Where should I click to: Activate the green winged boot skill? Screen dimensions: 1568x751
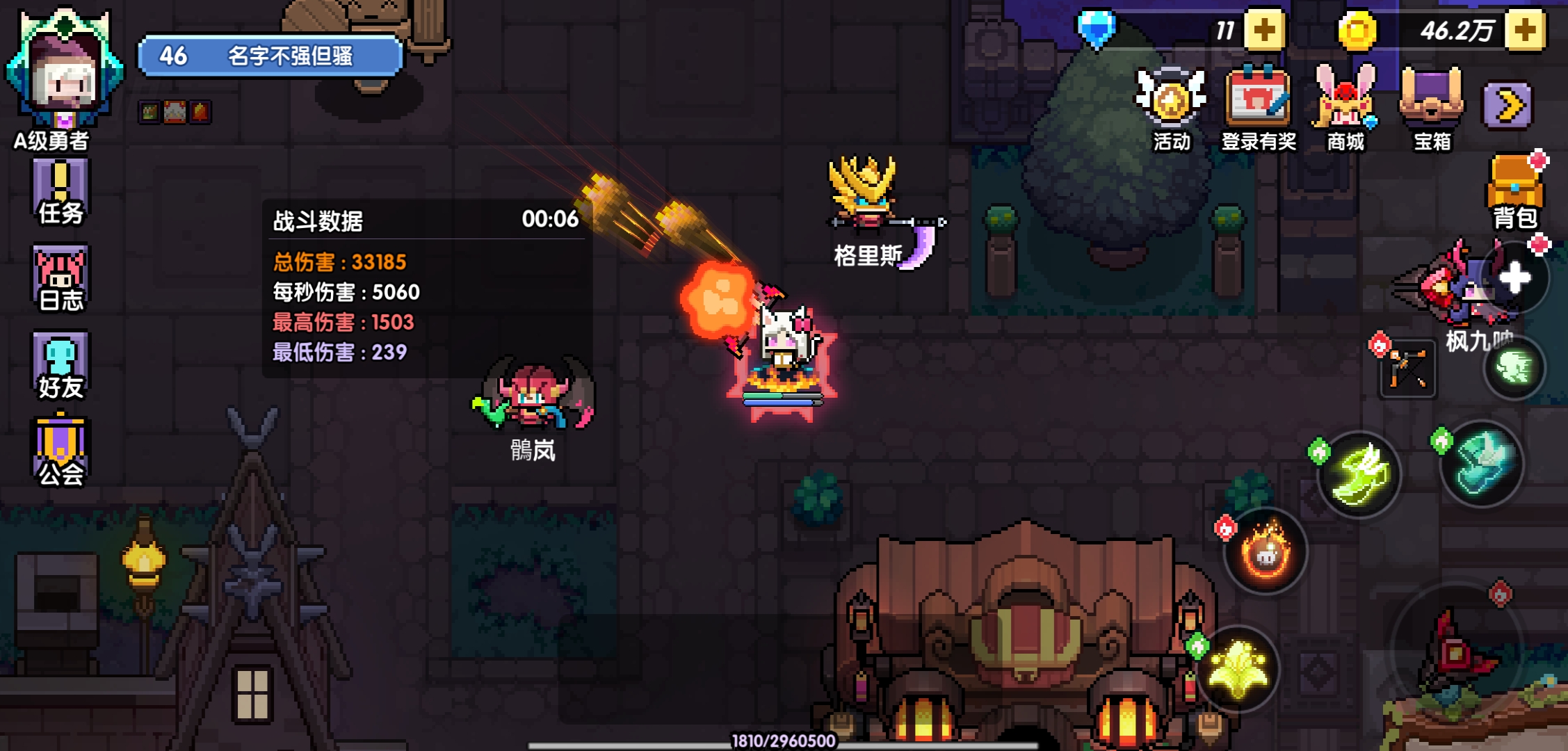point(1359,475)
